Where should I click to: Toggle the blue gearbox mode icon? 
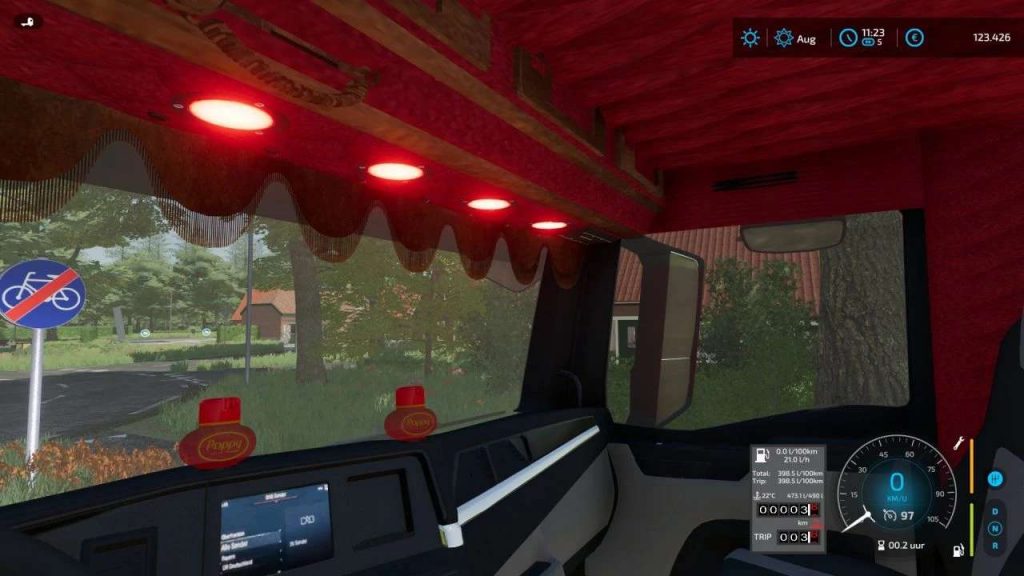[995, 479]
